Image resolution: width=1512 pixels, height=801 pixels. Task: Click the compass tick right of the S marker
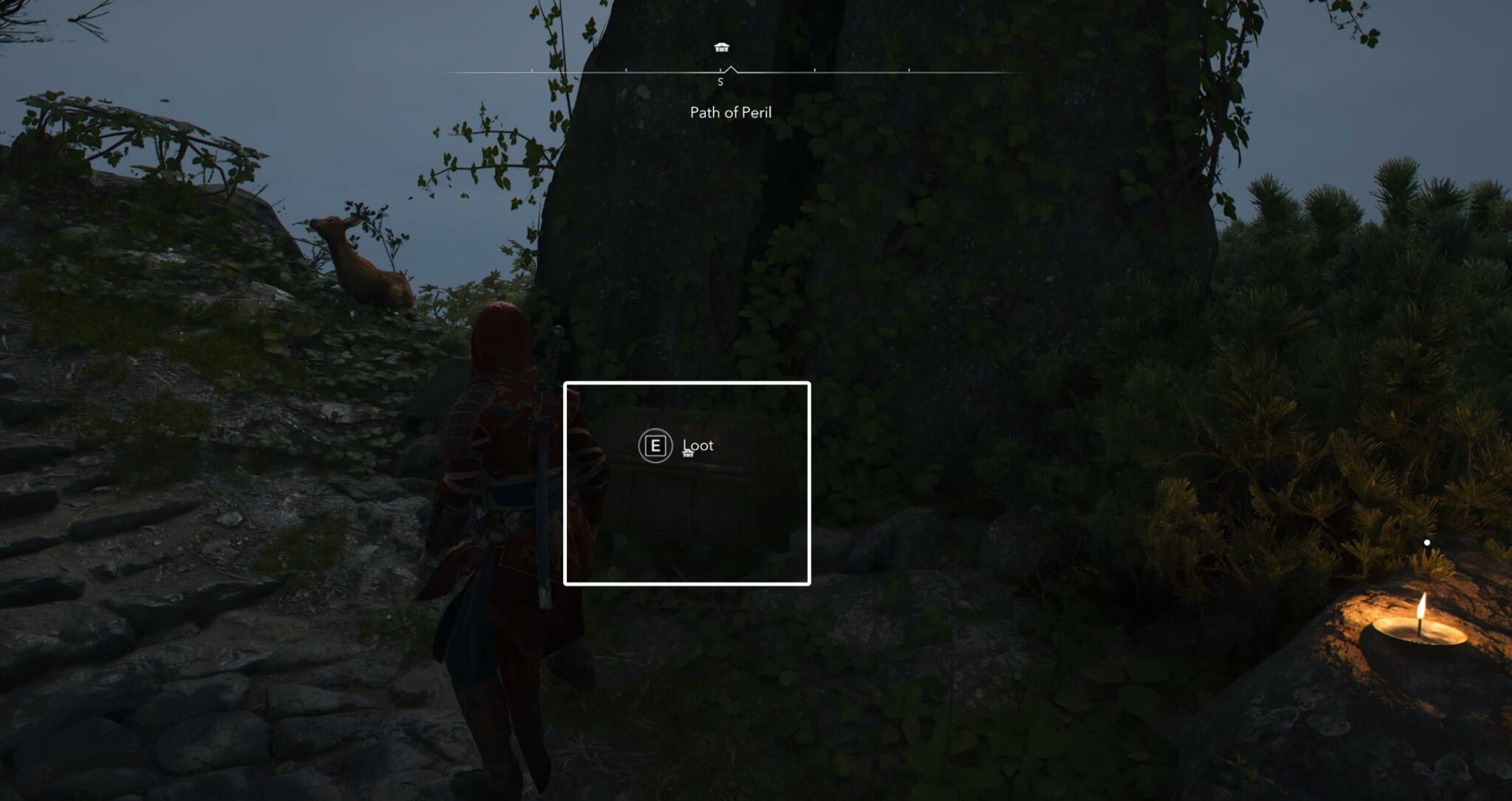(x=815, y=72)
